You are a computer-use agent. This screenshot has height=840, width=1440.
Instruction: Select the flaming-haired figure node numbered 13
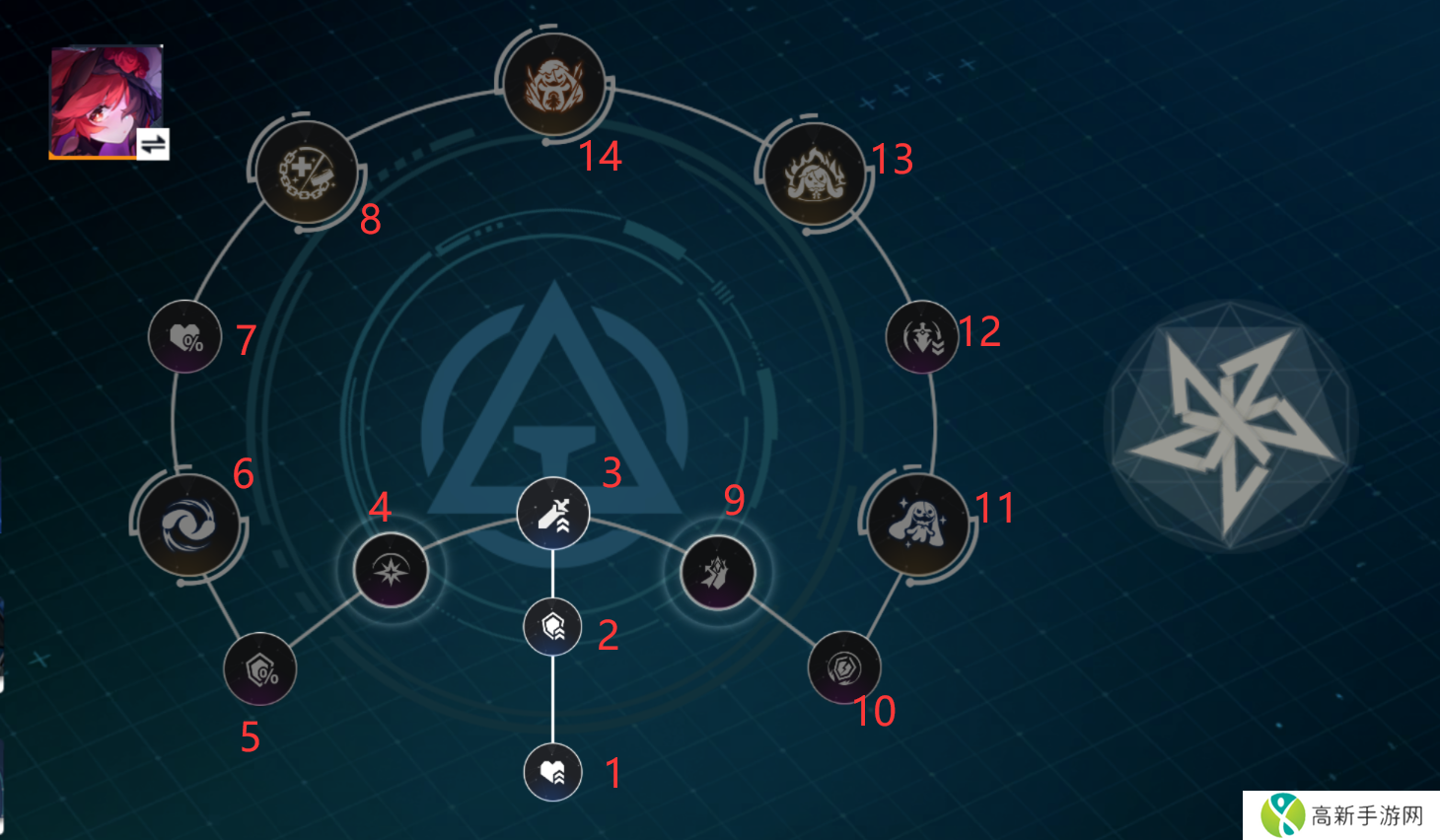point(815,174)
